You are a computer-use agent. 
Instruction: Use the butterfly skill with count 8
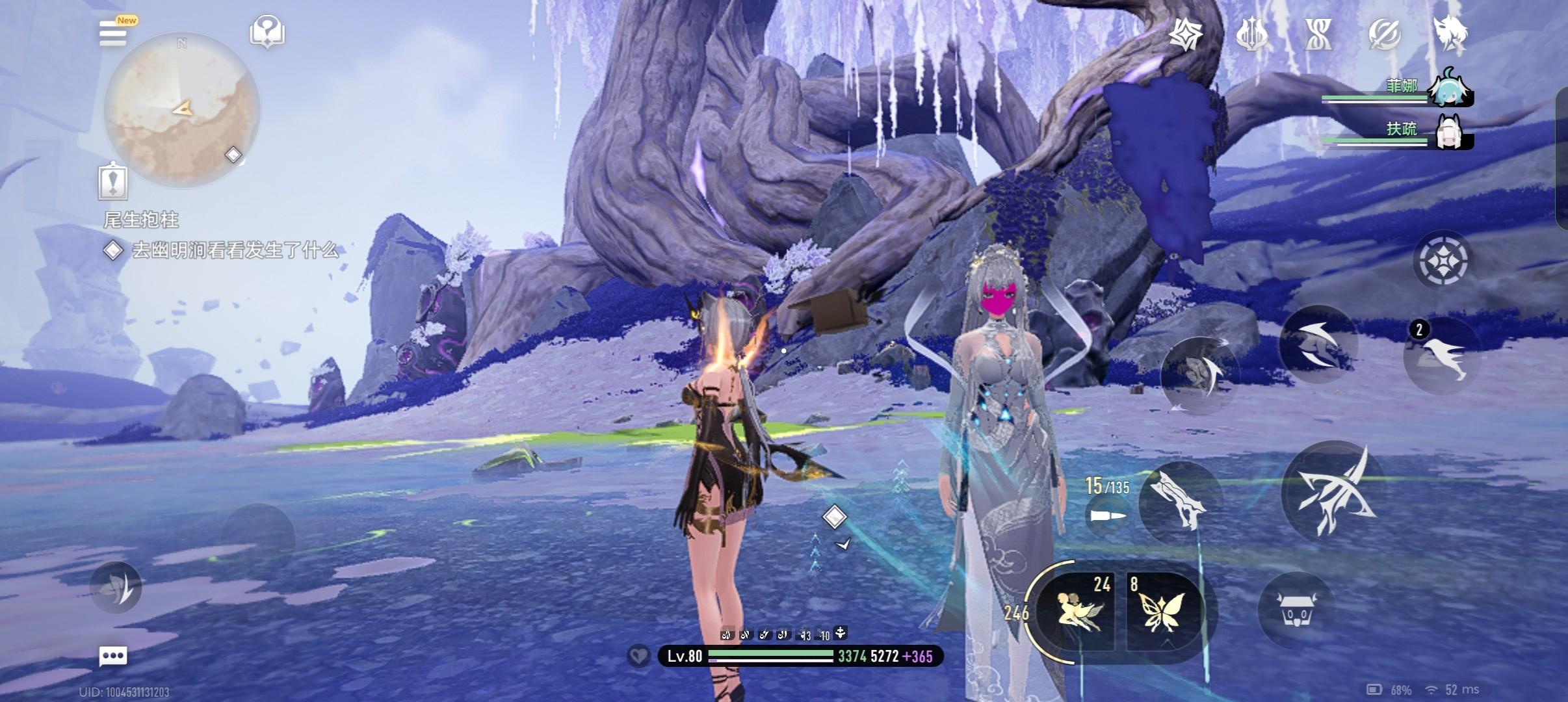pos(1163,612)
